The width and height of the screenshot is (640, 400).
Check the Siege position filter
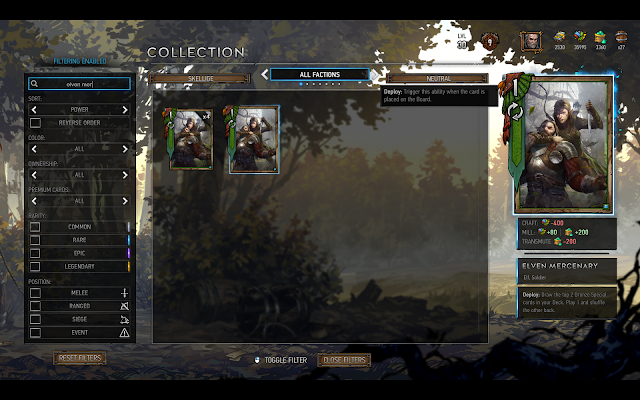(35, 319)
